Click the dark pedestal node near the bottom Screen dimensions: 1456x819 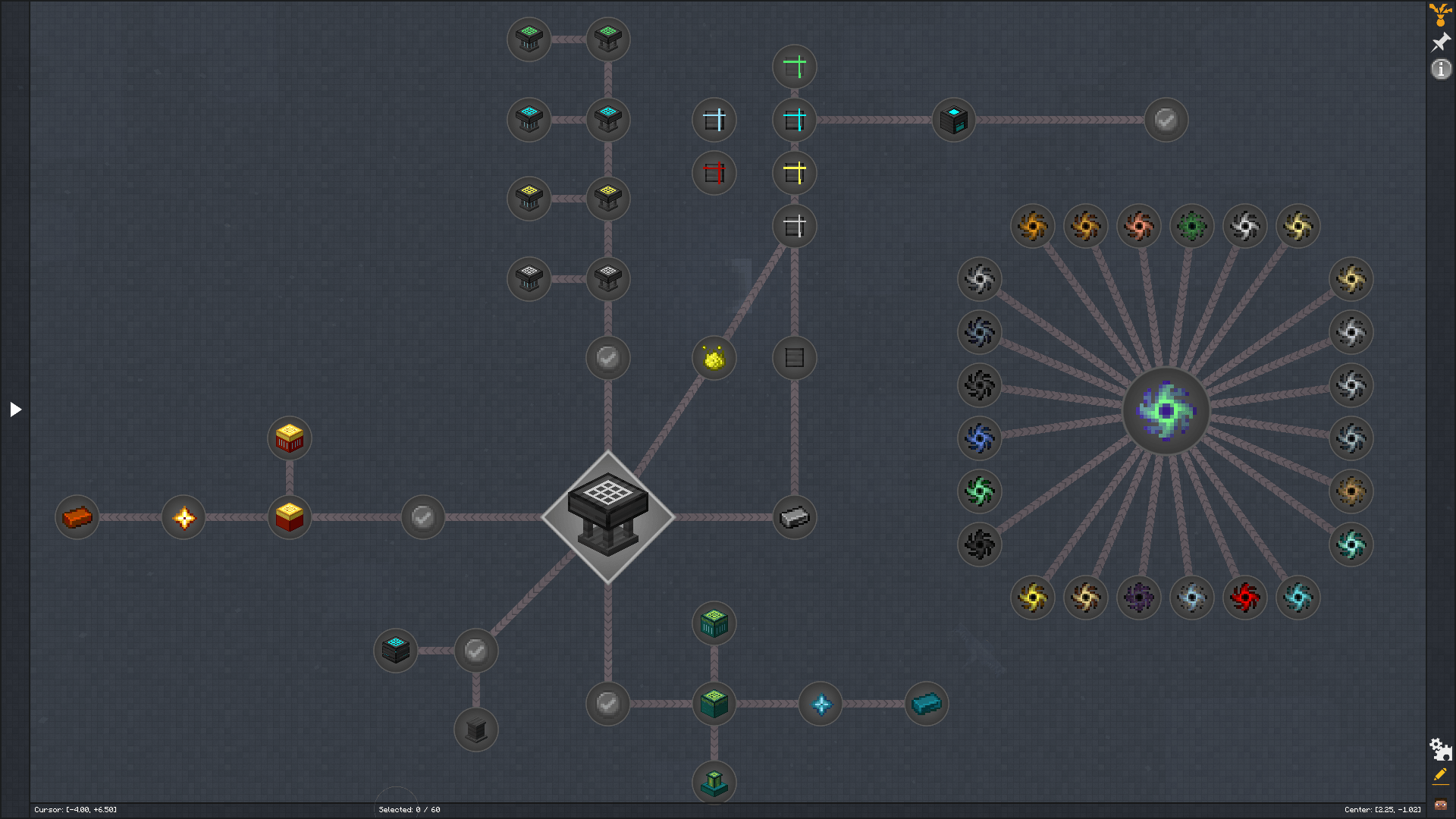pyautogui.click(x=475, y=730)
